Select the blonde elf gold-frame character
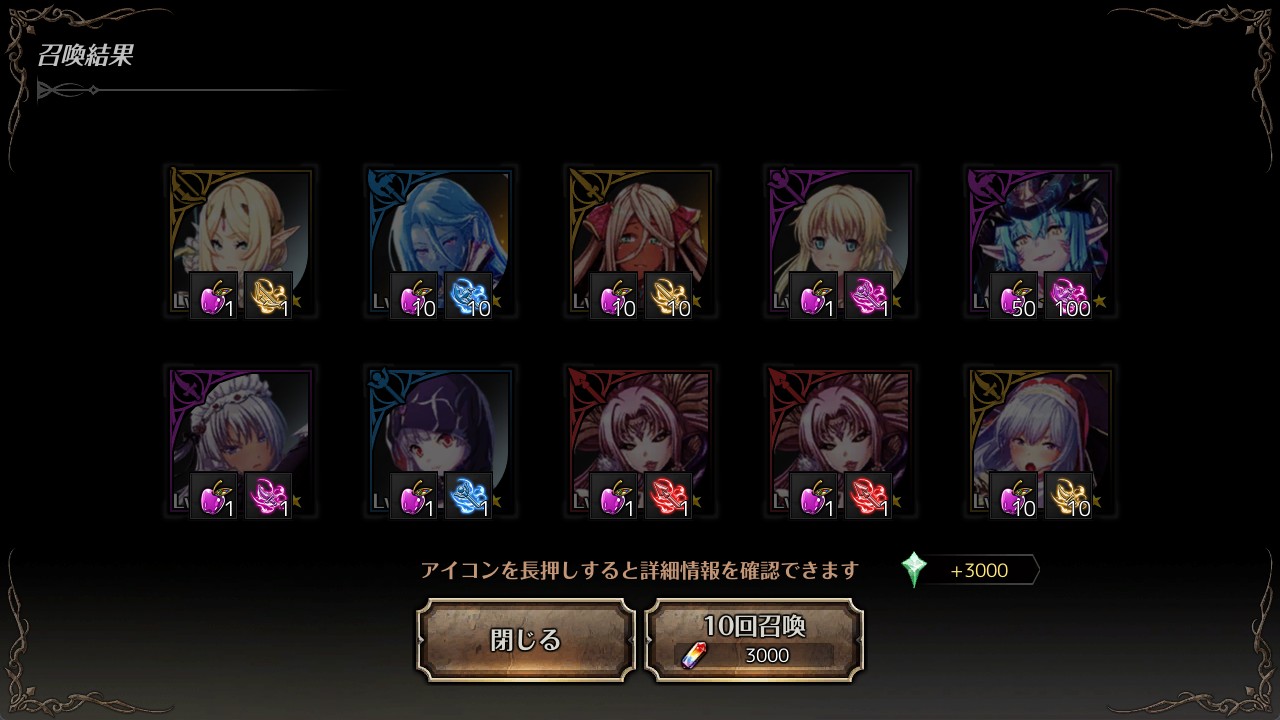 coord(240,230)
